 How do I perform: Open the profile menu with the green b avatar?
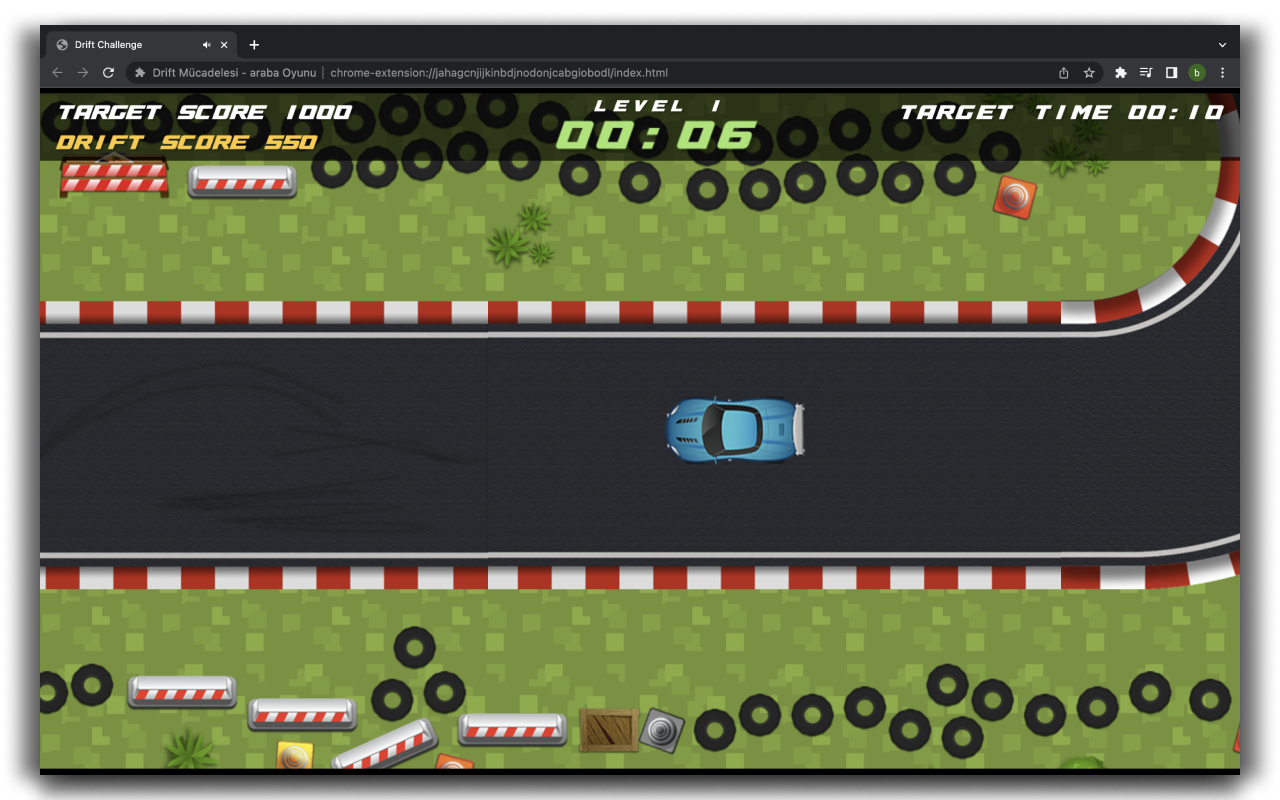pyautogui.click(x=1196, y=72)
